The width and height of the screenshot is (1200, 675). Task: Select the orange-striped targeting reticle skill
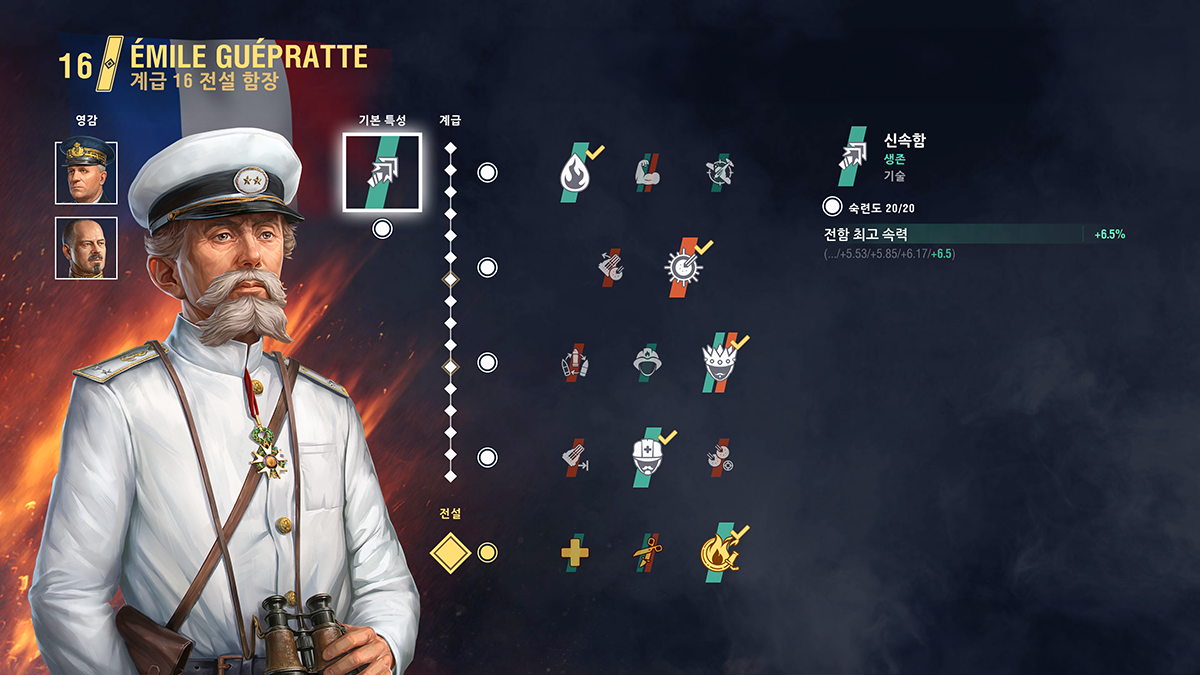click(x=683, y=267)
